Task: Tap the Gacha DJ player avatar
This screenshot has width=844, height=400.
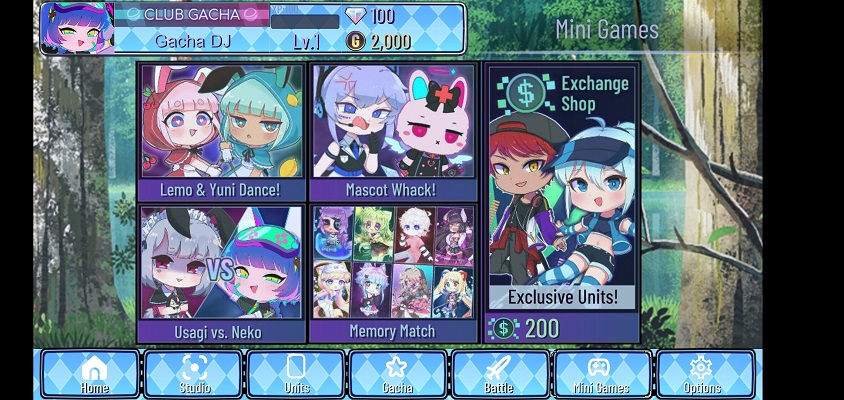Action: pyautogui.click(x=76, y=28)
